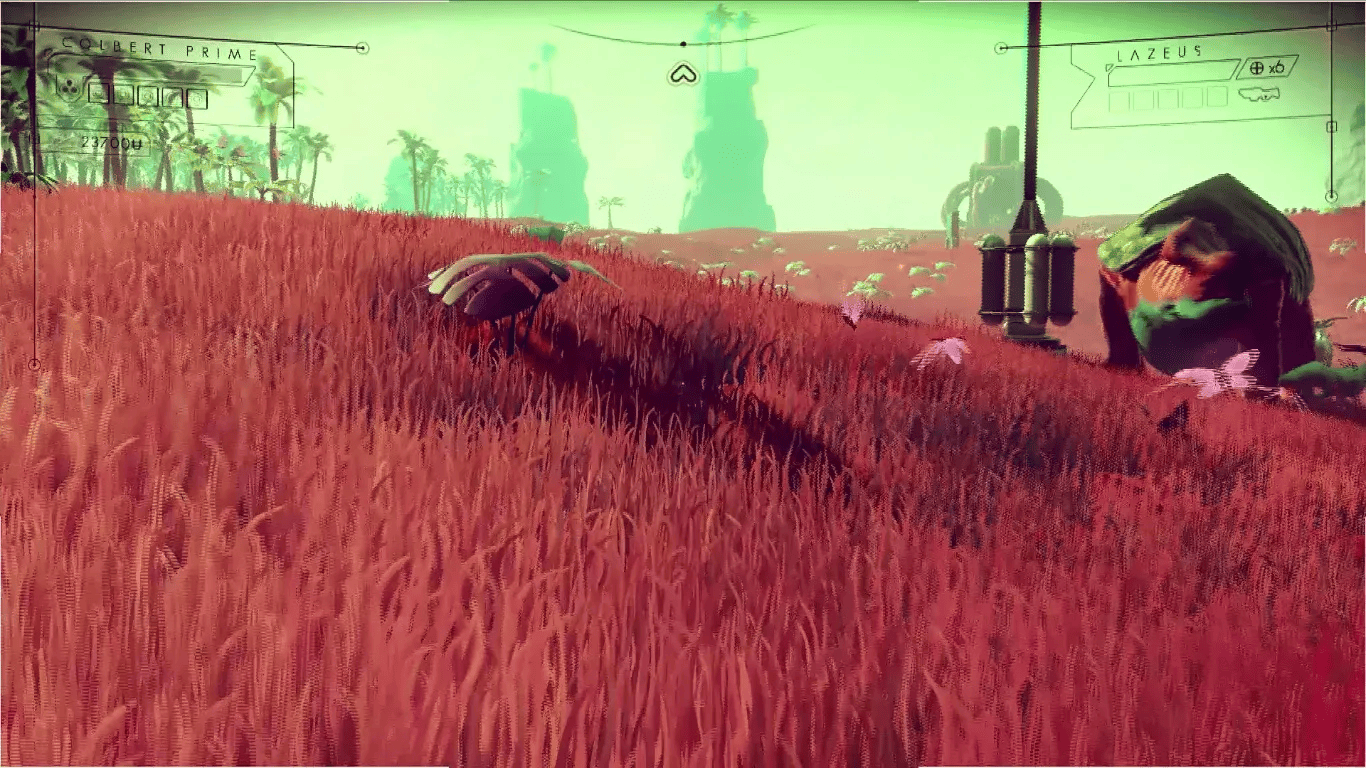This screenshot has width=1366, height=768.
Task: Select the starship silhouette icon near Lazeus
Action: tap(1259, 94)
